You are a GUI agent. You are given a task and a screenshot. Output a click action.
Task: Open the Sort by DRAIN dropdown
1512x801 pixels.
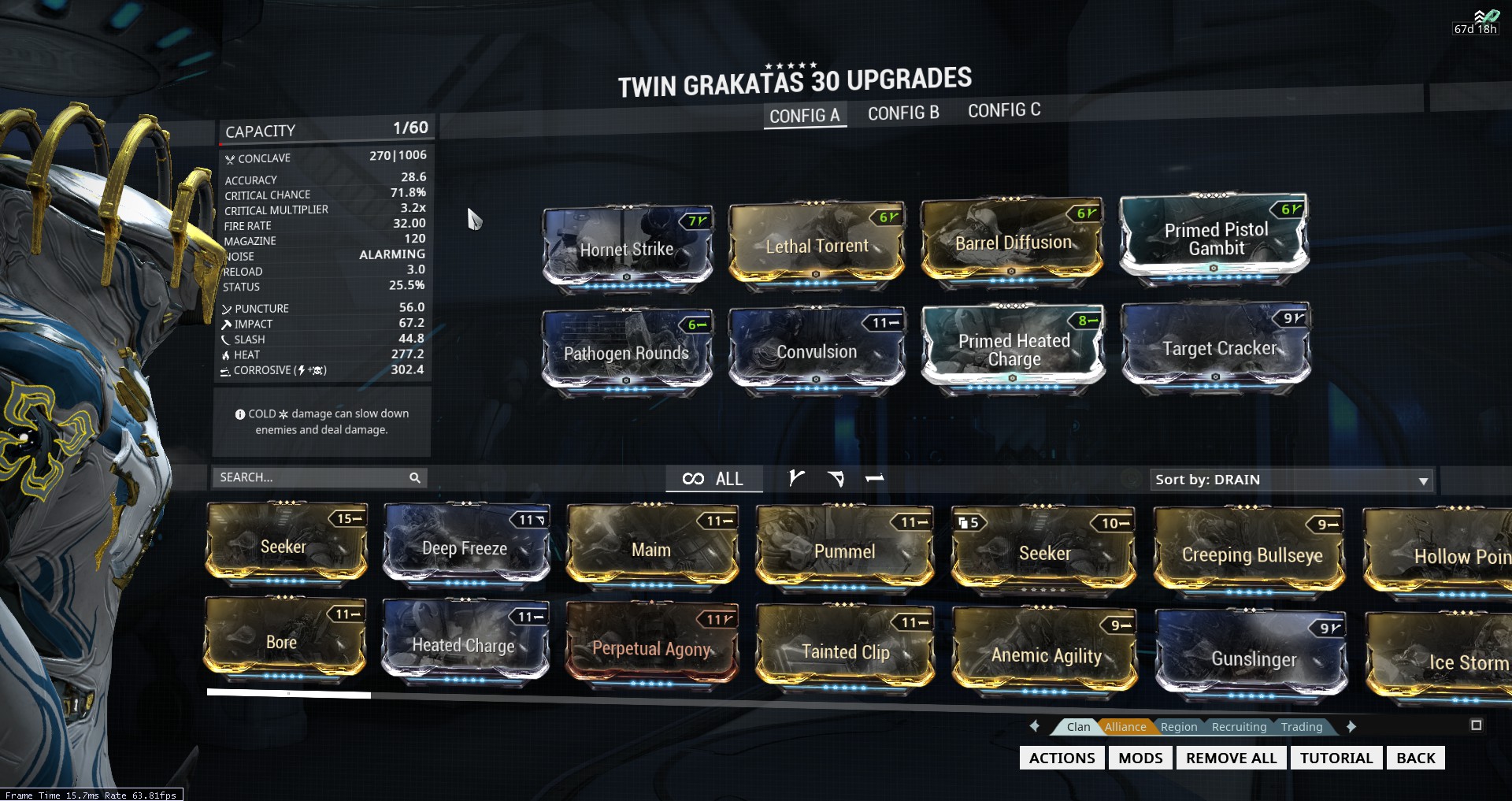pyautogui.click(x=1290, y=480)
